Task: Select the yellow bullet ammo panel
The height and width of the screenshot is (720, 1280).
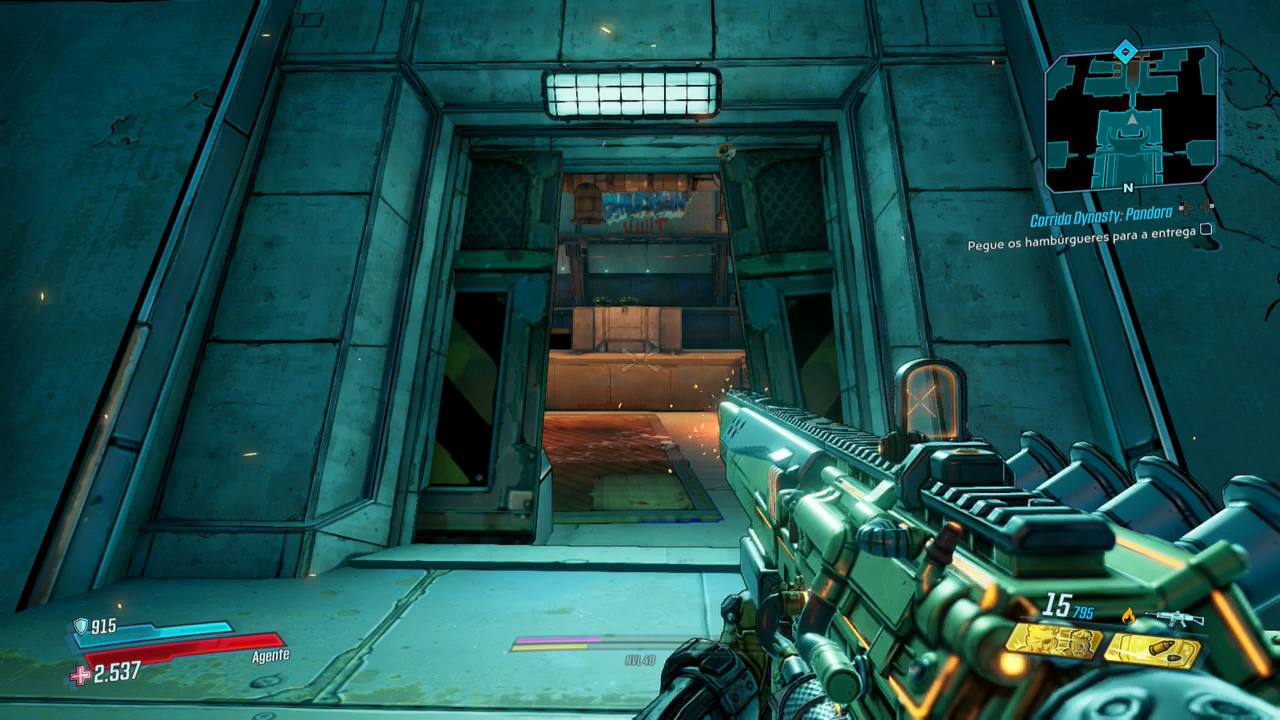Action: point(1151,651)
